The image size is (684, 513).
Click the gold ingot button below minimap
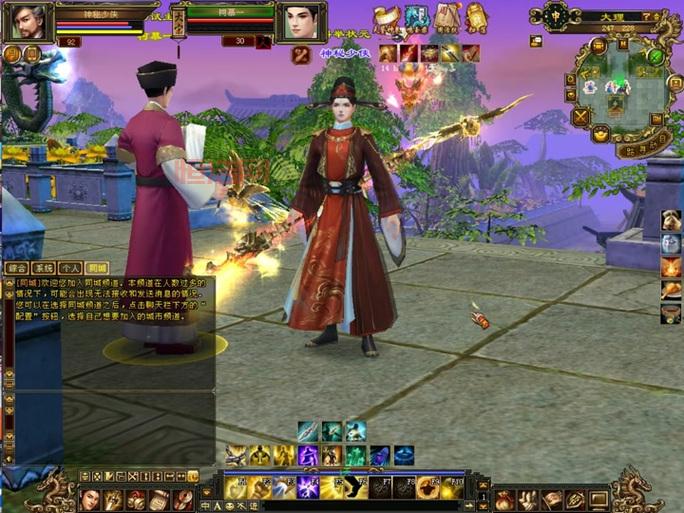click(601, 135)
